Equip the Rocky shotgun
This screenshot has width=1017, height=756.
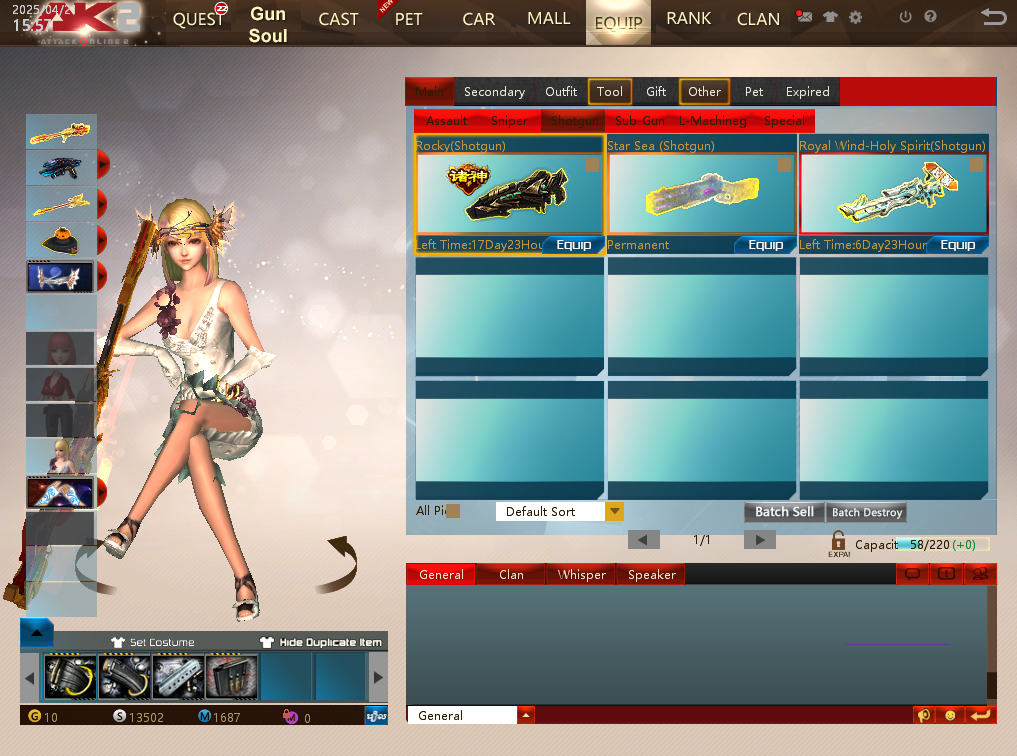point(573,245)
